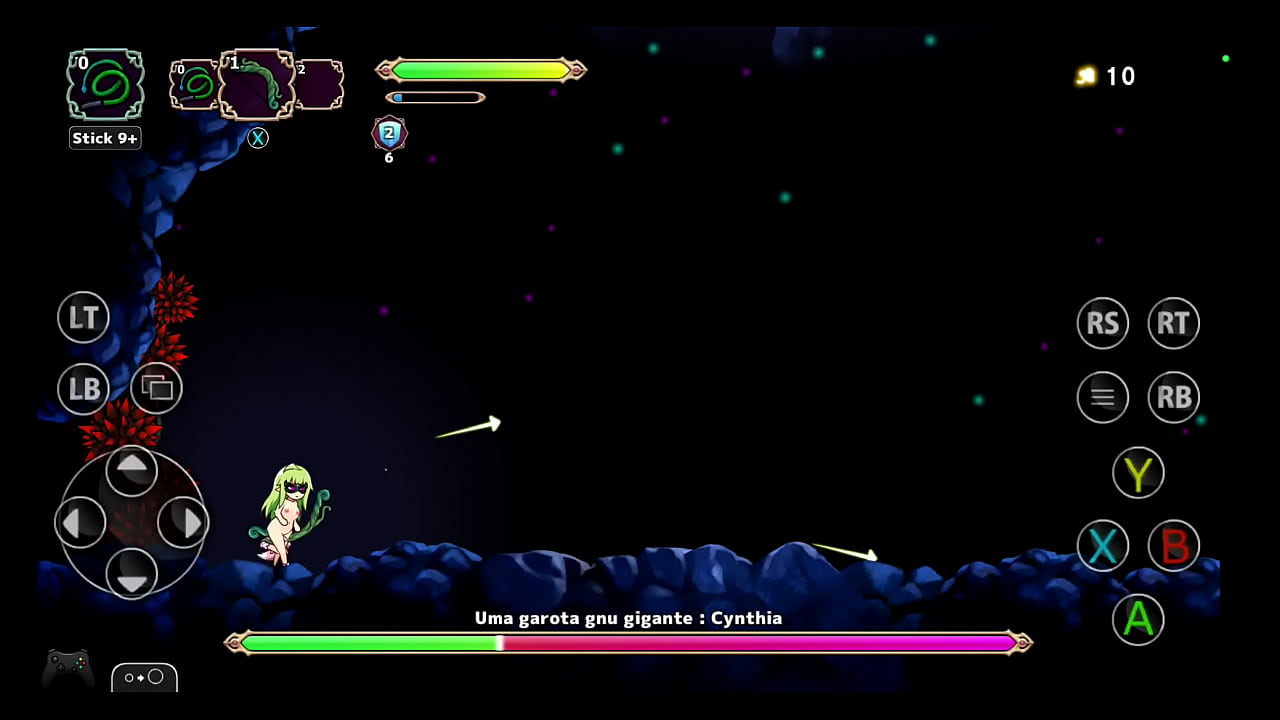Tap the D-pad up arrow

pyautogui.click(x=131, y=471)
